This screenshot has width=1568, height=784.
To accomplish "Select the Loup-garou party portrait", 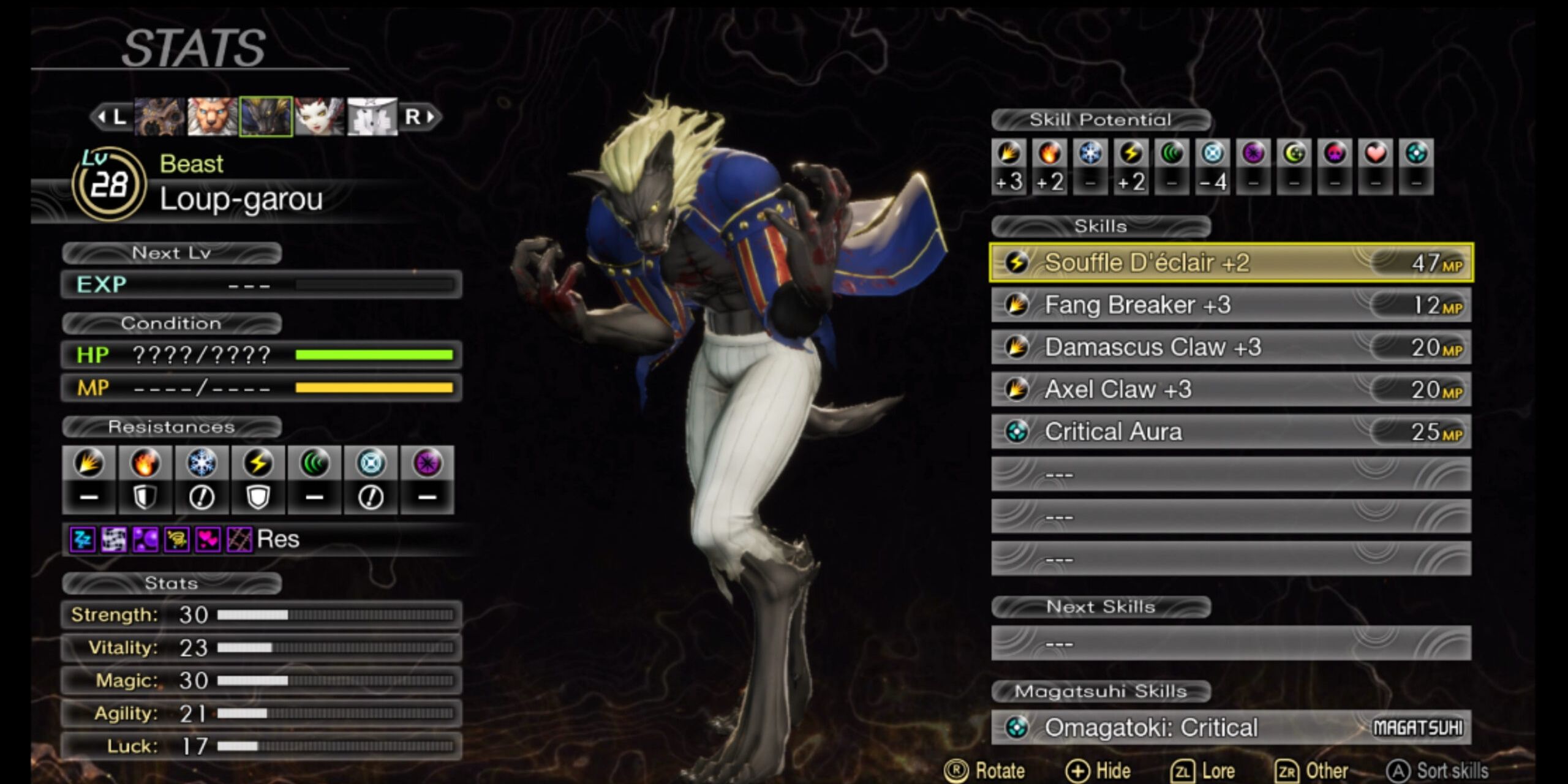I will point(265,116).
